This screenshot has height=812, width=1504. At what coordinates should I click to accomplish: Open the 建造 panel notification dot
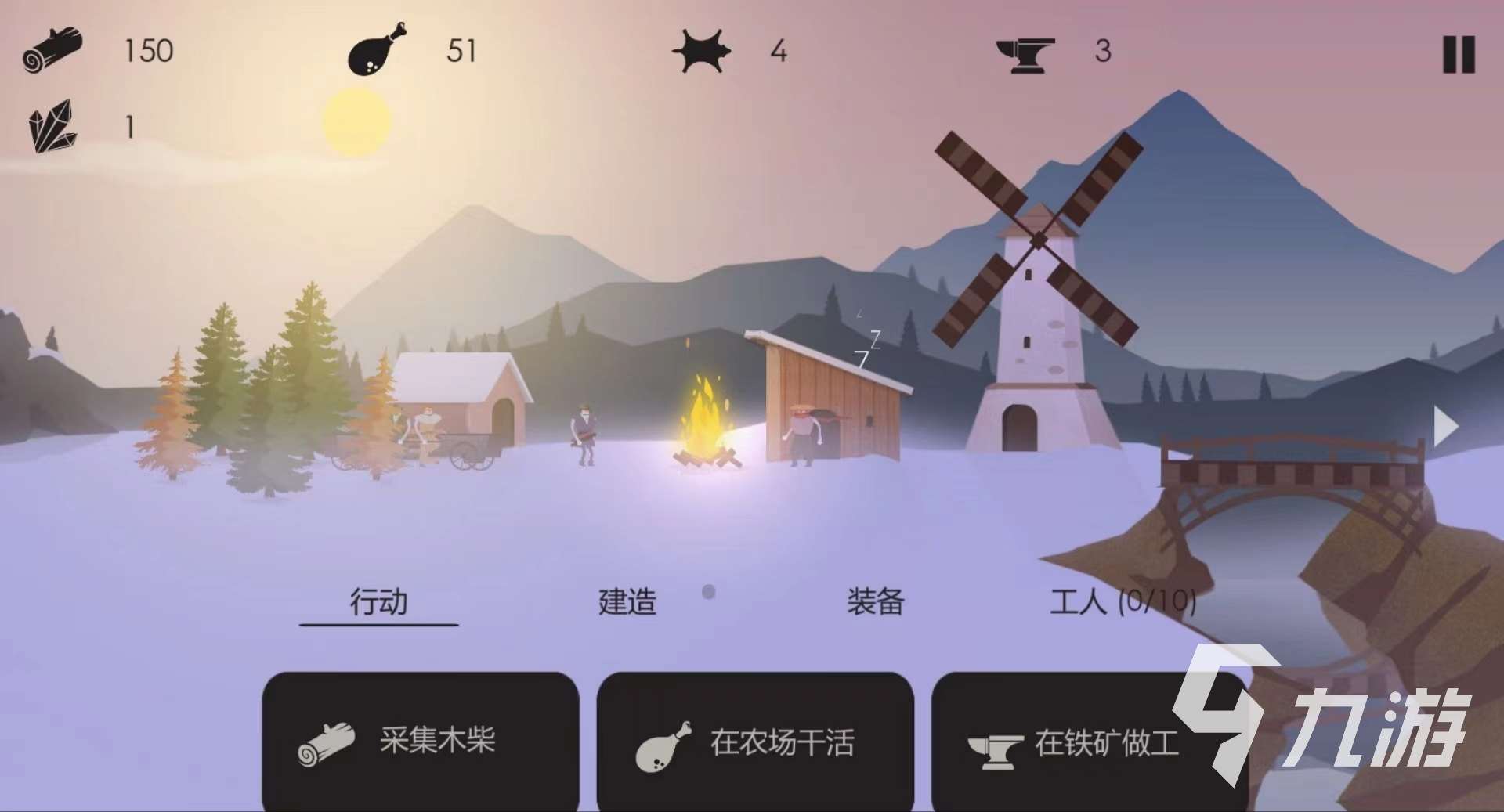point(707,593)
